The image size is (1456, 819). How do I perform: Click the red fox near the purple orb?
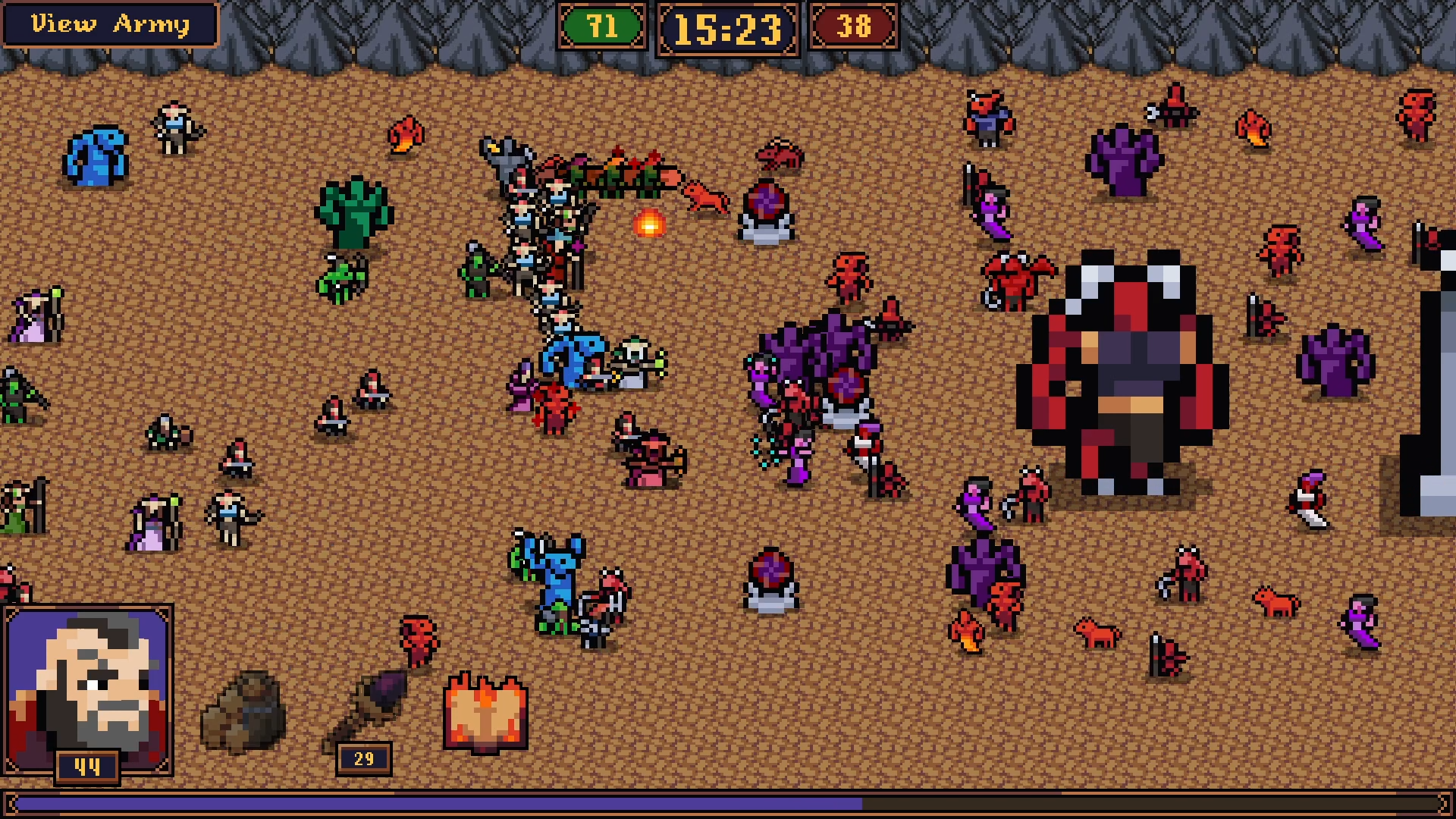[705, 197]
